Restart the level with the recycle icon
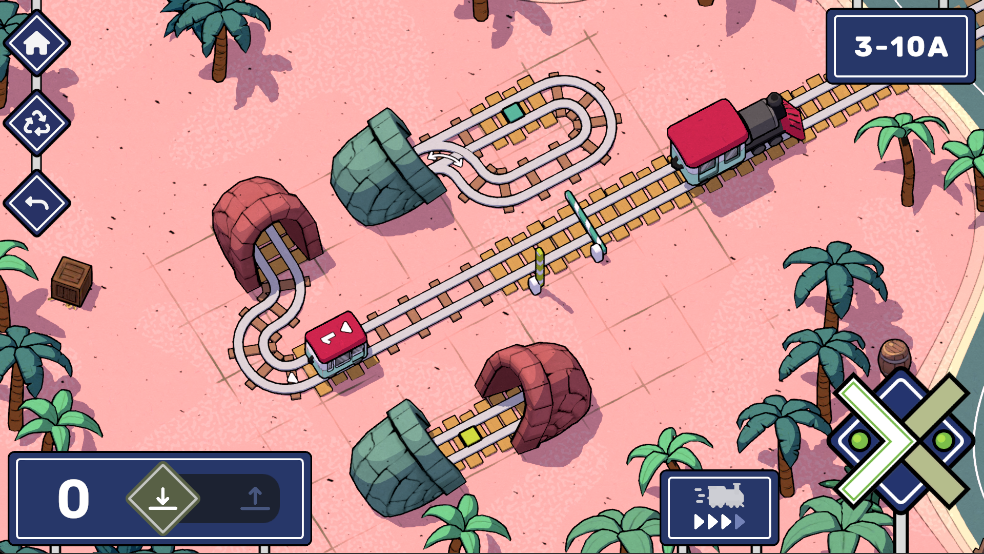 [x=37, y=123]
